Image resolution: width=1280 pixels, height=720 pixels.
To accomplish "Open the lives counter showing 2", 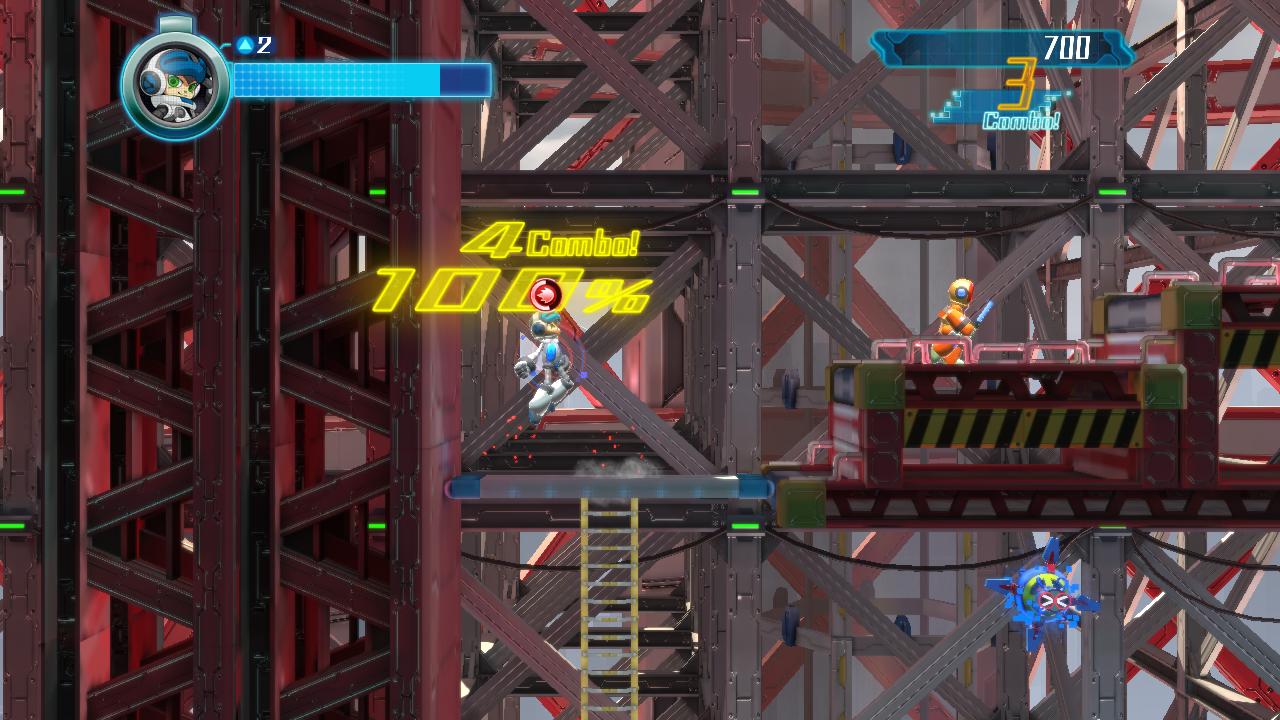I will [x=257, y=44].
